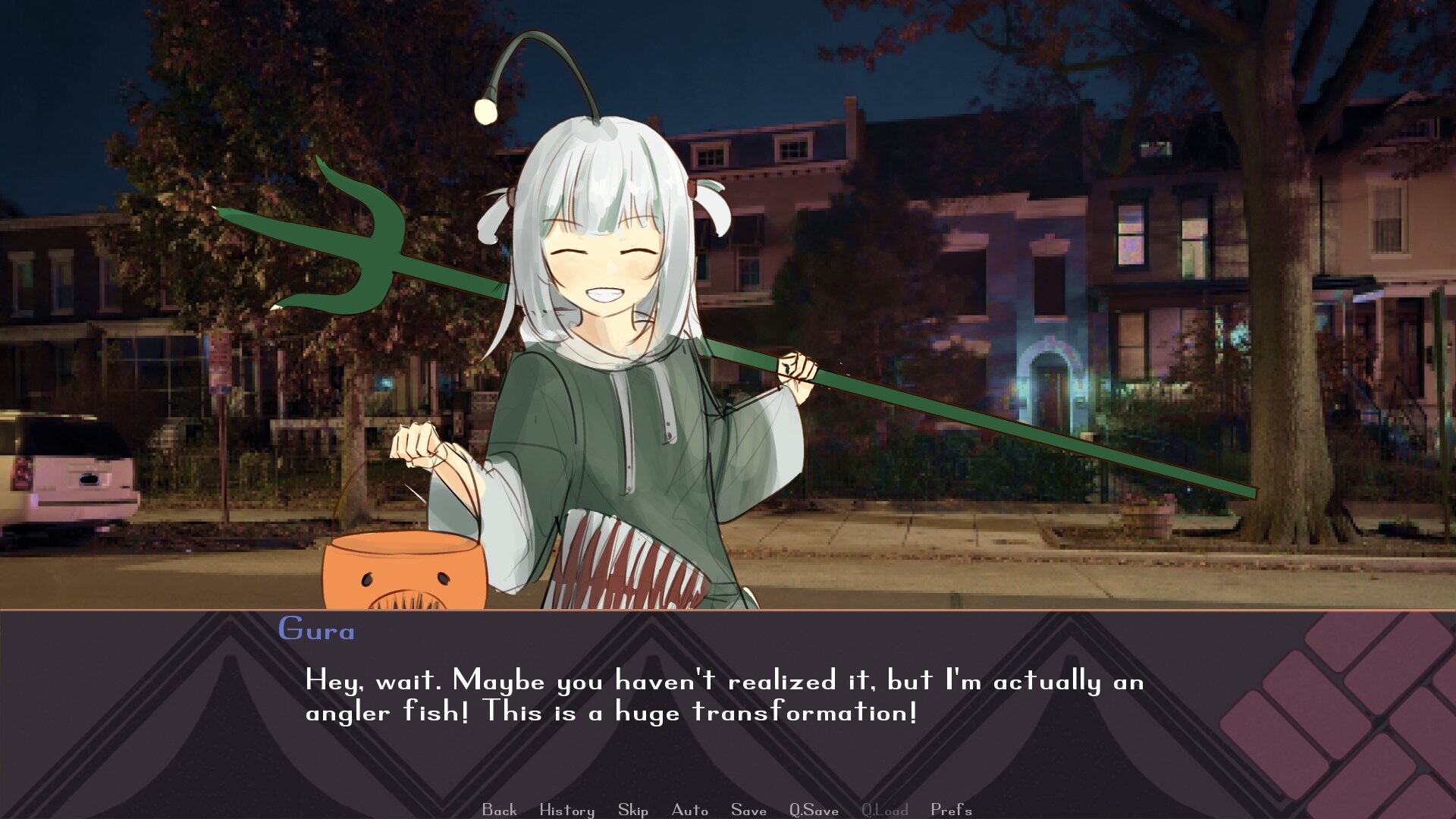Click Back to rewind the dialogue
This screenshot has width=1456, height=819.
pyautogui.click(x=497, y=810)
